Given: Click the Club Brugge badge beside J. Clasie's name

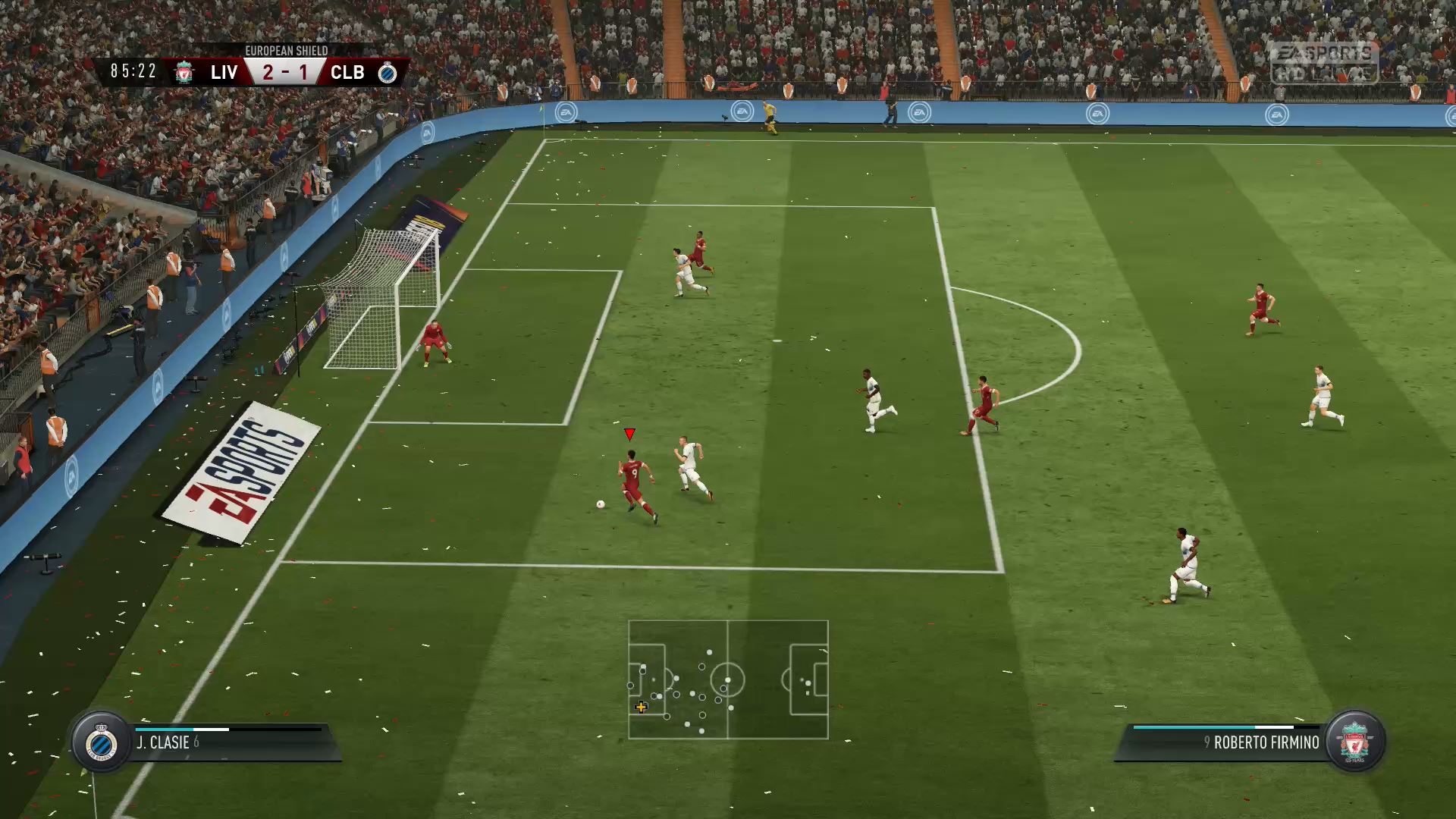Looking at the screenshot, I should click(x=100, y=742).
